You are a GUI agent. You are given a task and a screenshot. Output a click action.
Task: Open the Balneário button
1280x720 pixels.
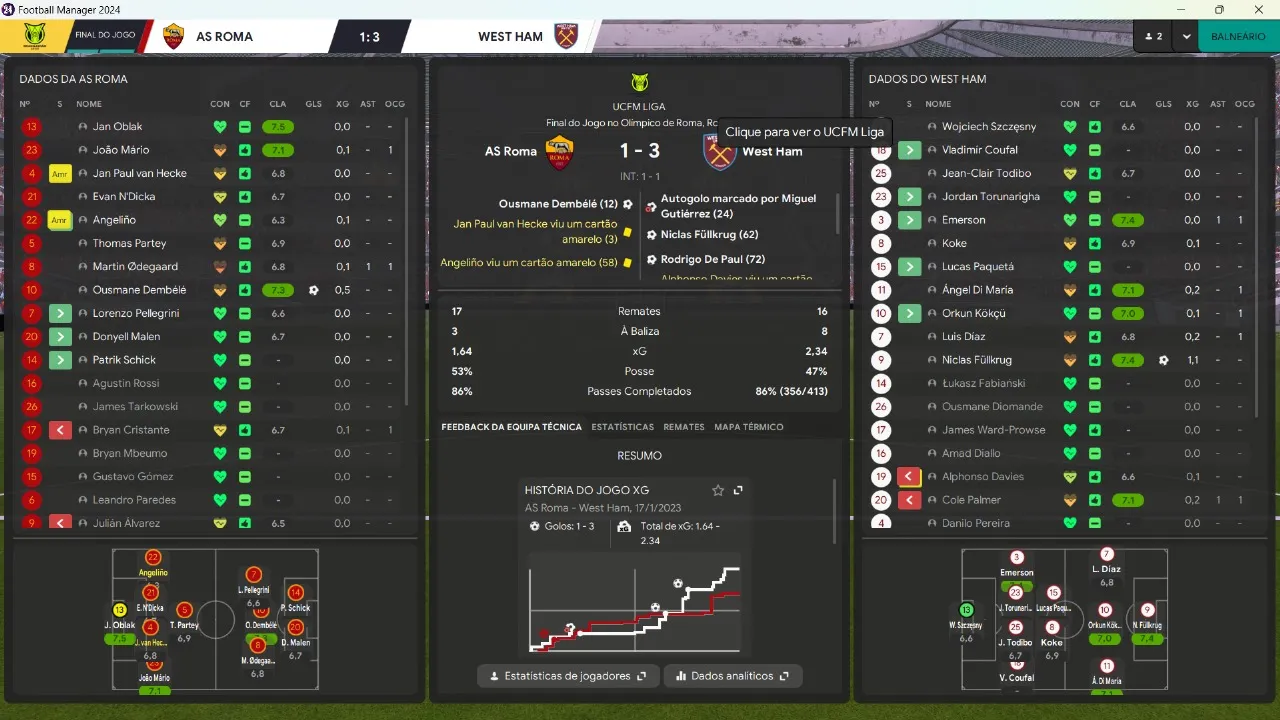click(1237, 36)
